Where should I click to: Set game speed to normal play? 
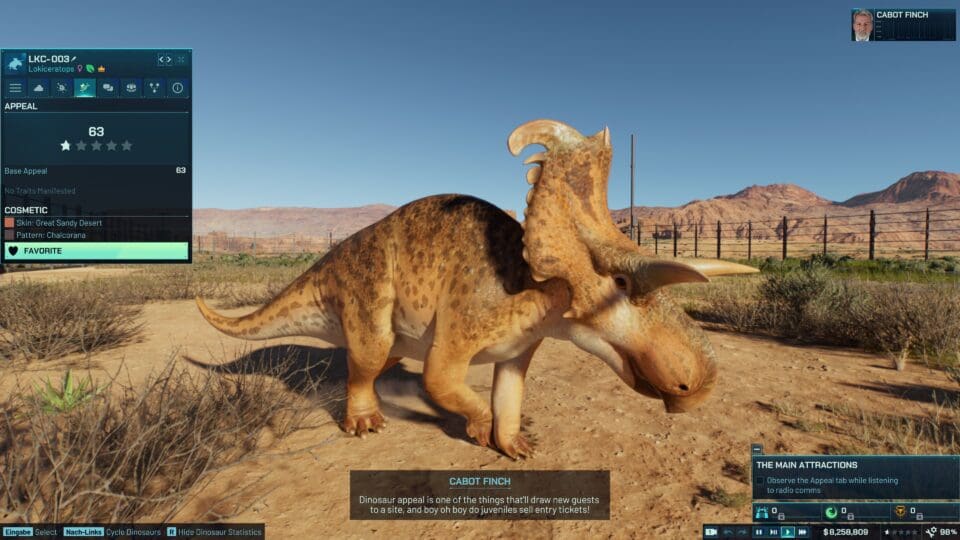pos(787,532)
